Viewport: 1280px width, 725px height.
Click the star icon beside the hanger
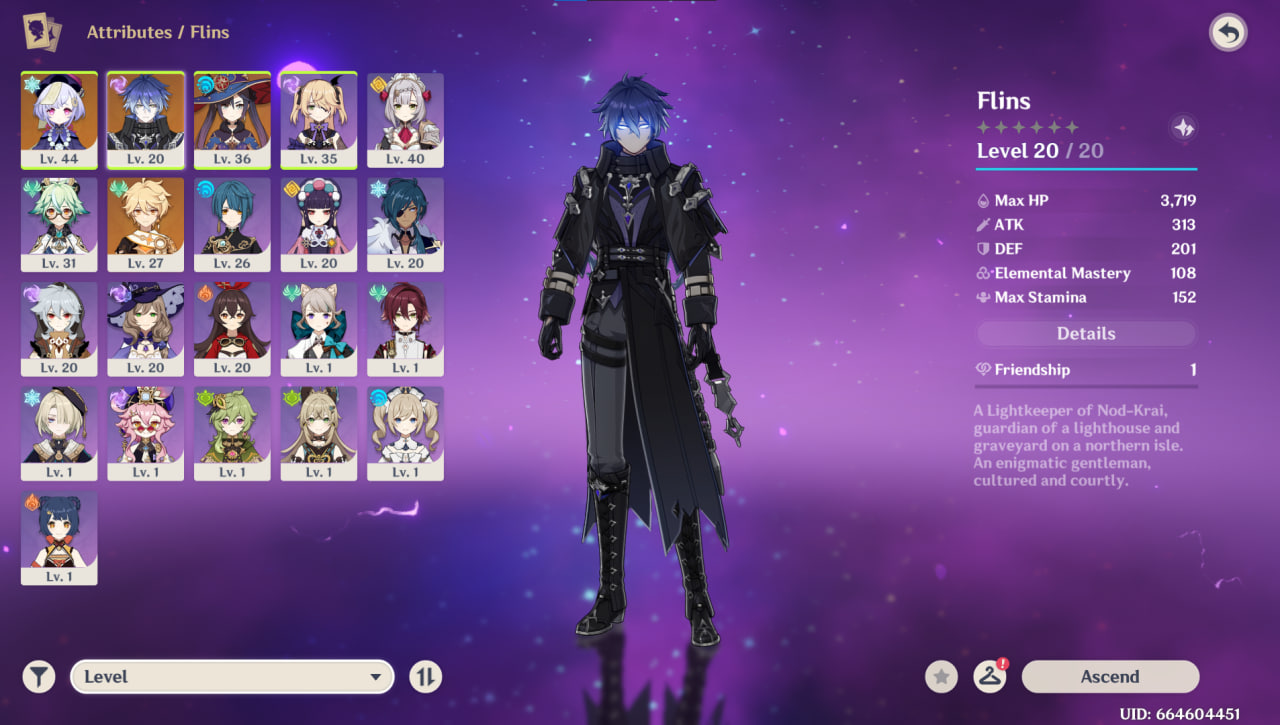click(x=941, y=677)
